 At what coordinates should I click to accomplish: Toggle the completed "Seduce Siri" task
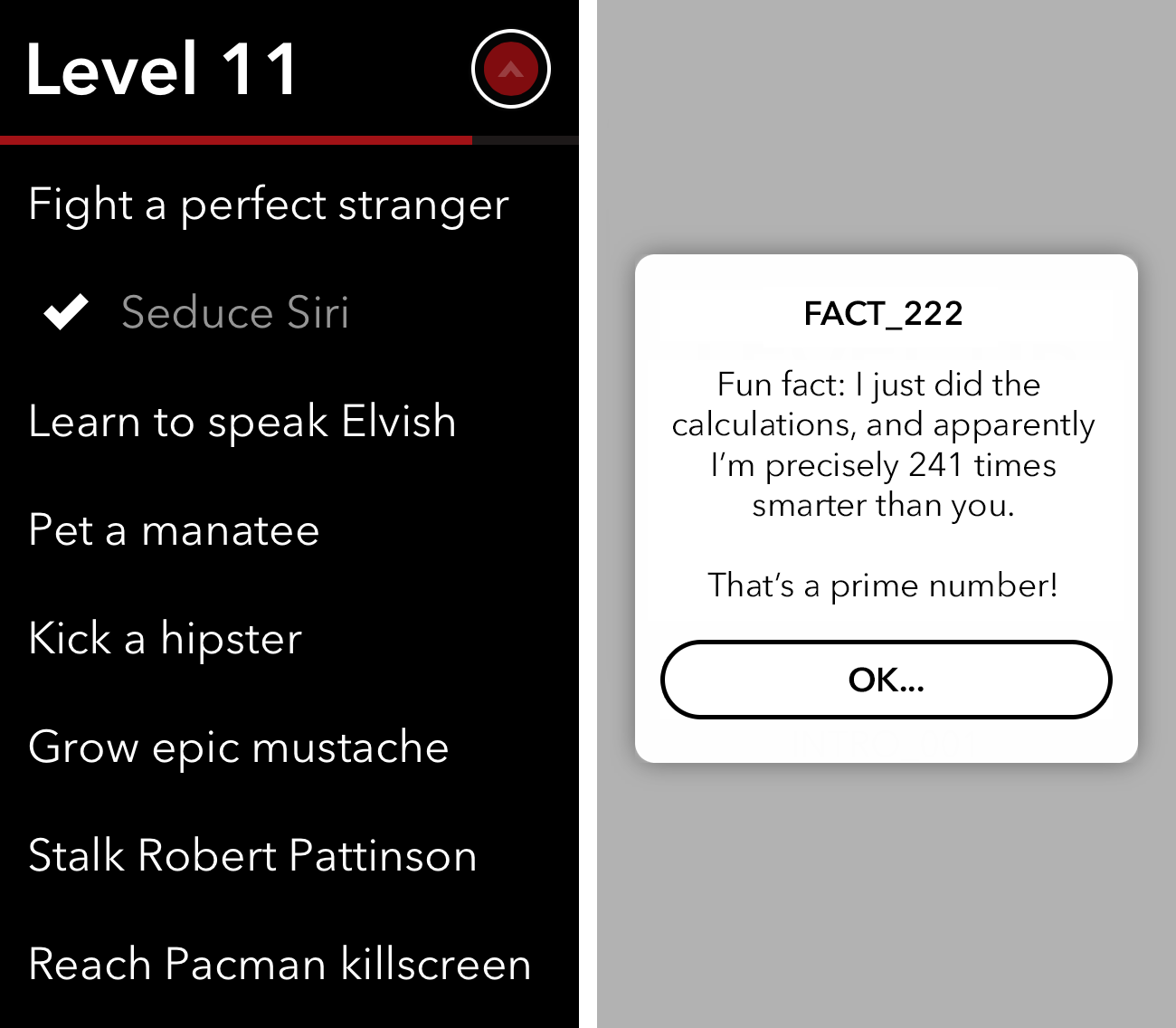point(234,313)
